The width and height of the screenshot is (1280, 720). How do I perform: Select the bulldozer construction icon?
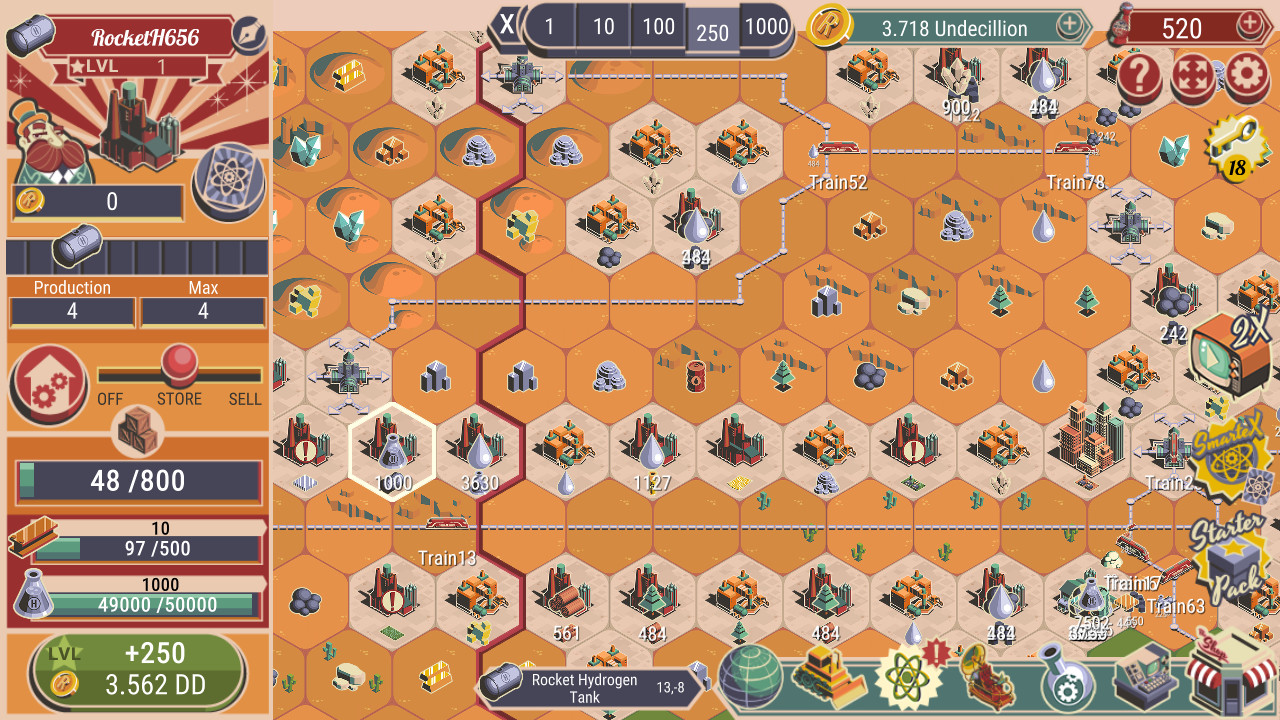click(x=827, y=676)
